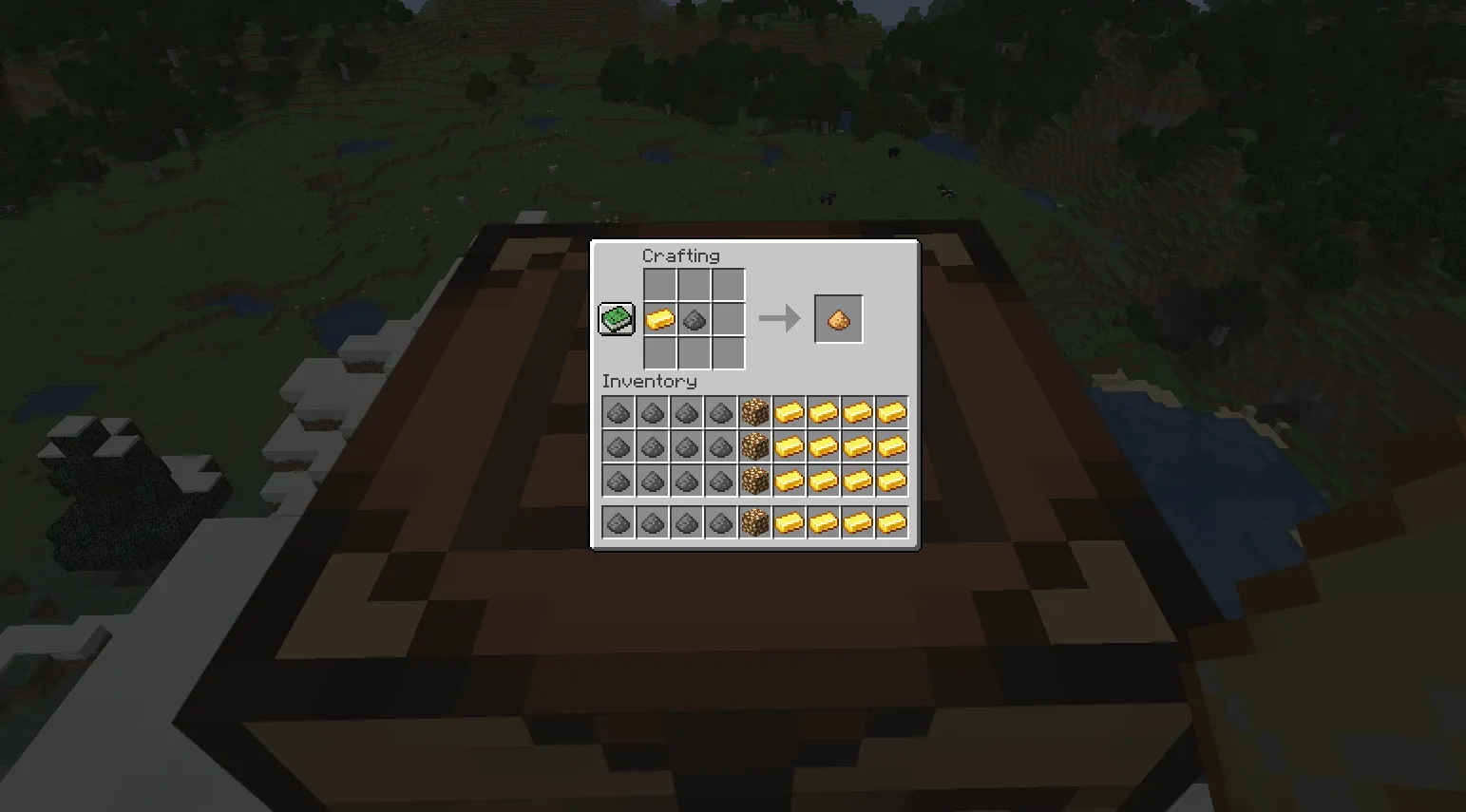1466x812 pixels.
Task: Select the fourth gunpowder in the third inventory row
Action: click(719, 482)
